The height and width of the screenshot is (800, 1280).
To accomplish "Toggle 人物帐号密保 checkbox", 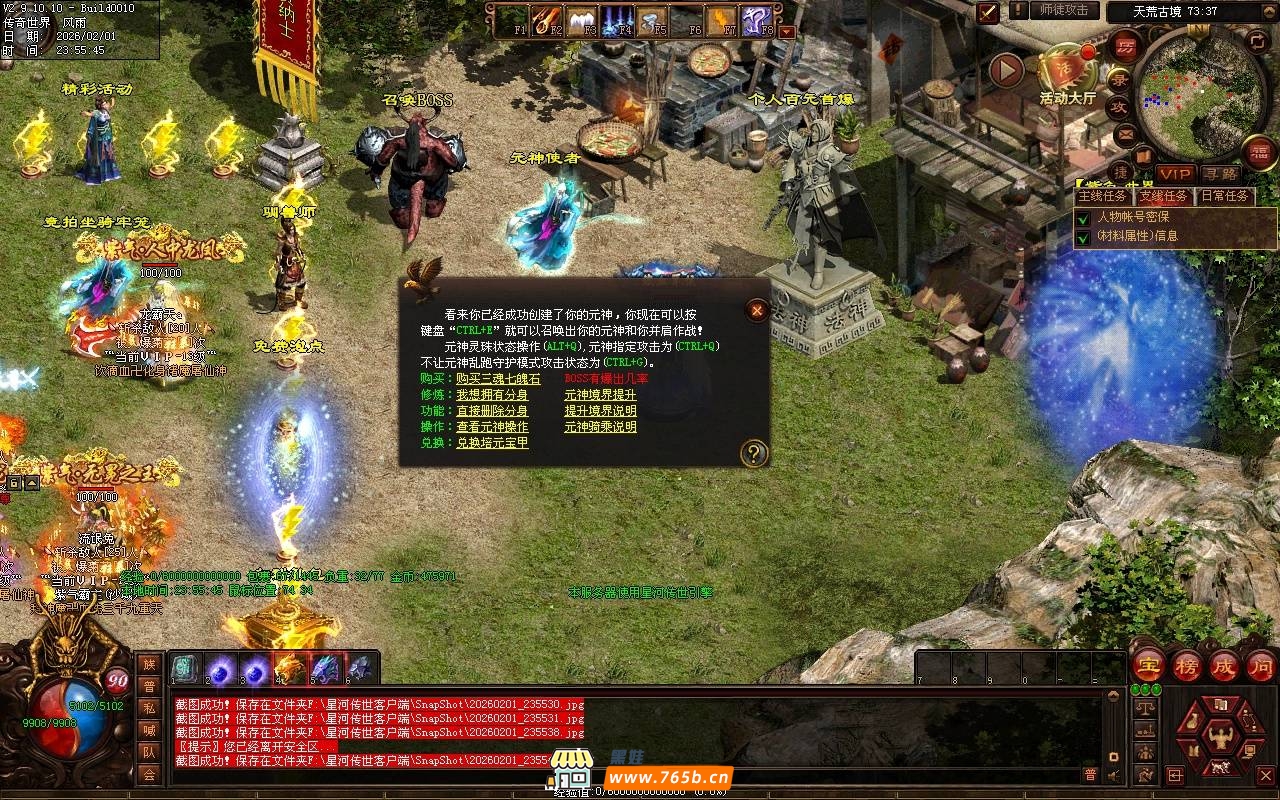I will pos(1083,217).
